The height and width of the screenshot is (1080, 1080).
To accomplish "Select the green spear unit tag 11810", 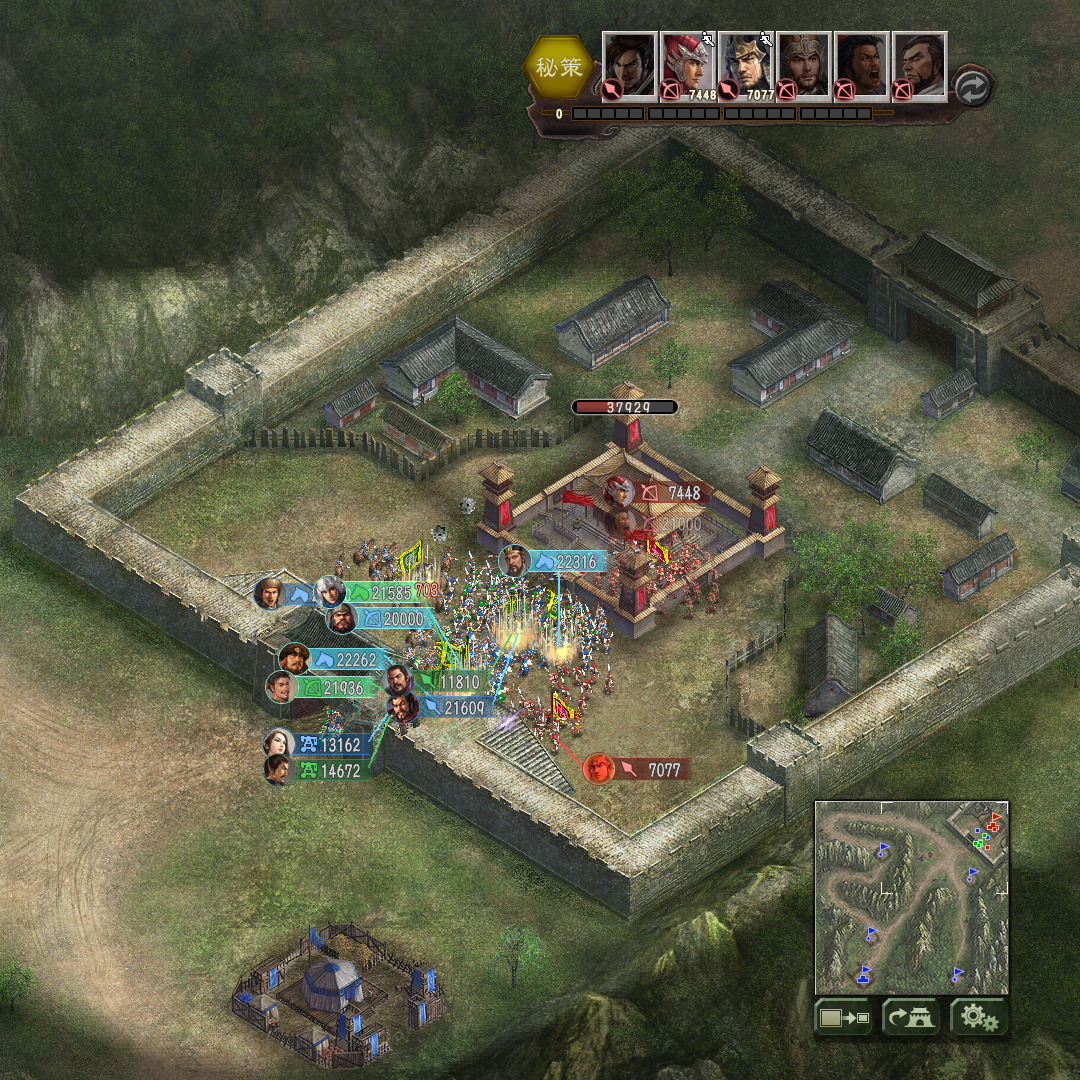I will (450, 682).
